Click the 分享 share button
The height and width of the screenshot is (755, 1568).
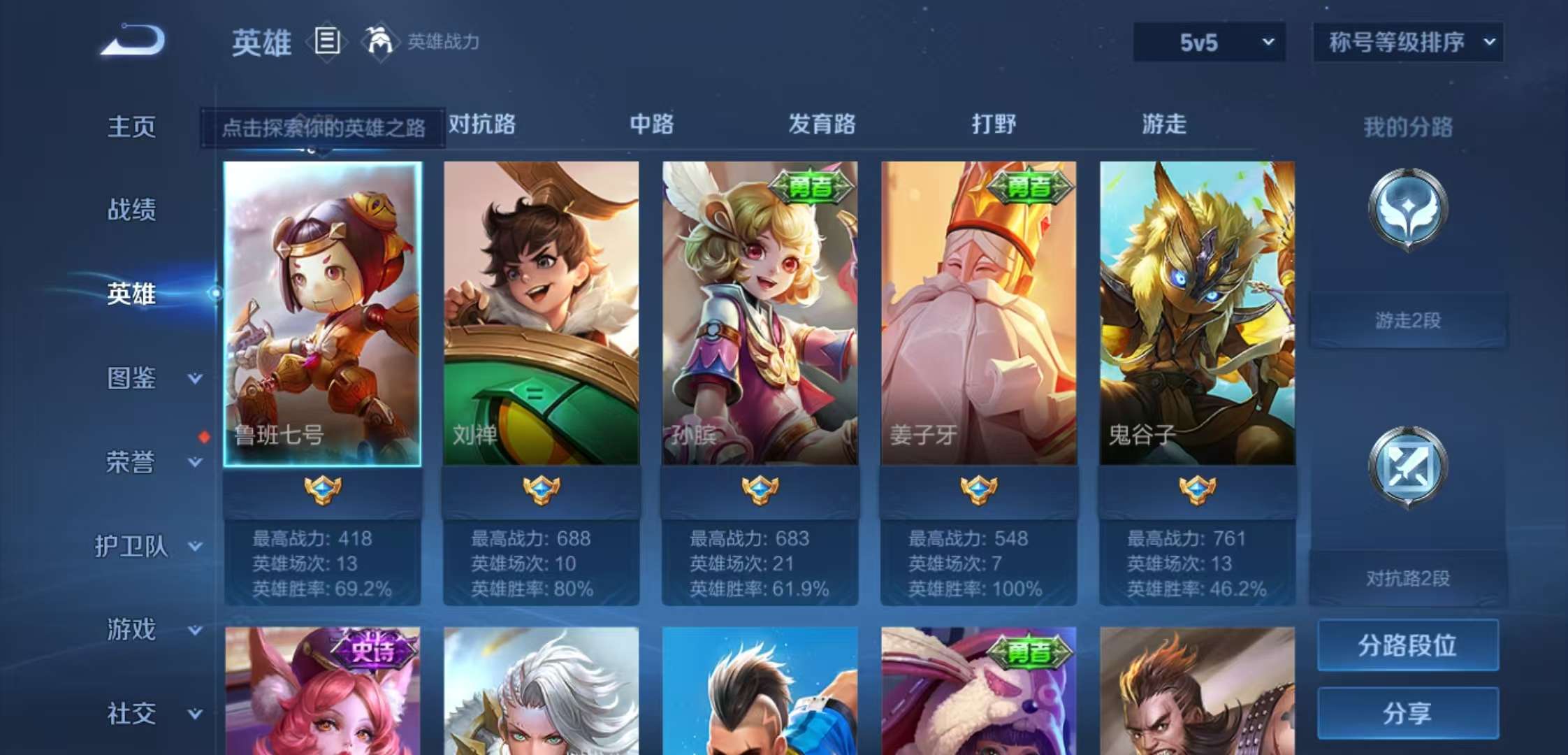pos(1407,713)
